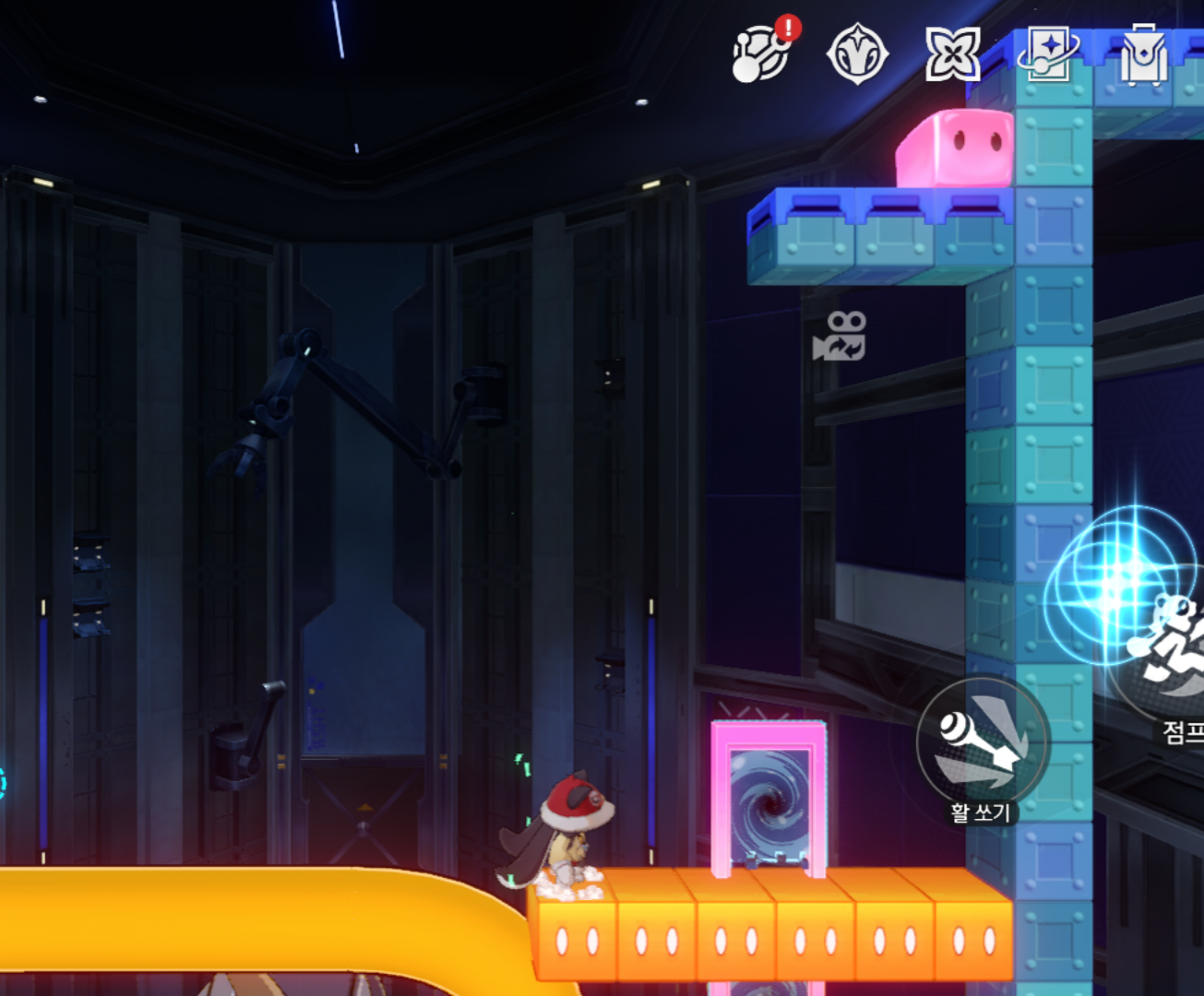Open the missions icon with red alert
This screenshot has width=1204, height=996.
(762, 54)
